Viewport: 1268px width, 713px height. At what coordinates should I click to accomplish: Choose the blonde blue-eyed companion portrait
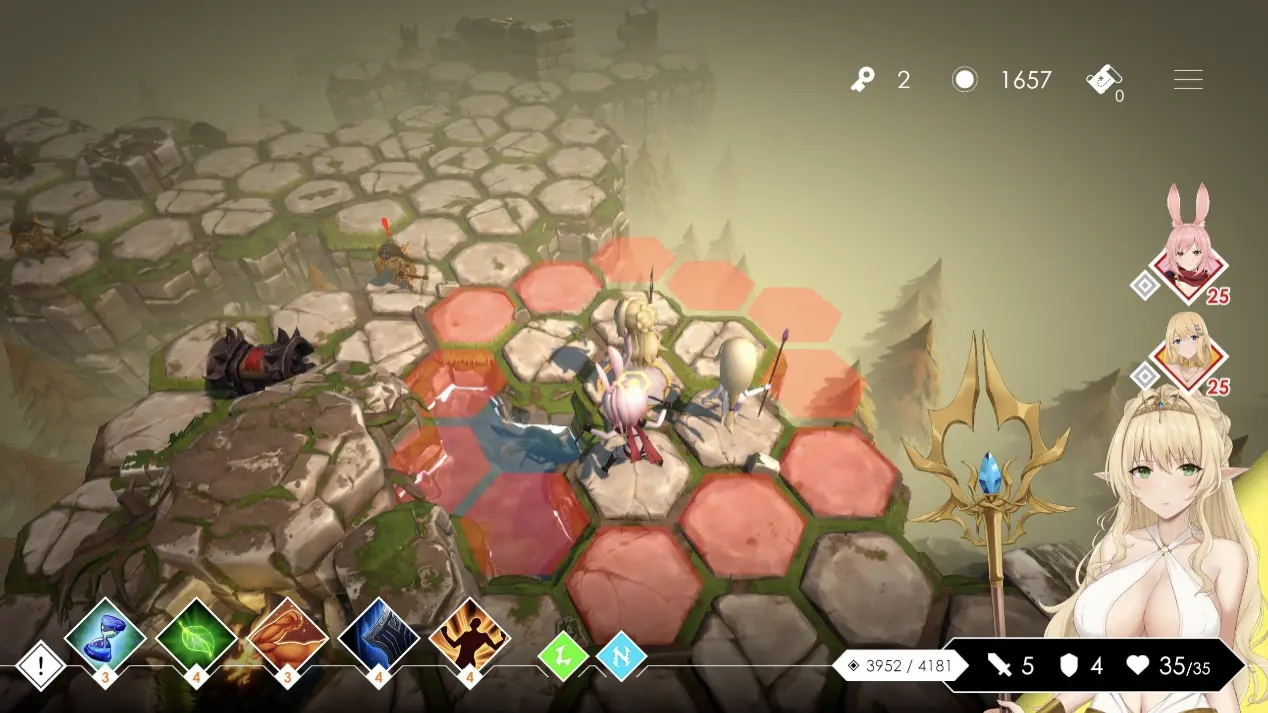click(x=1189, y=352)
